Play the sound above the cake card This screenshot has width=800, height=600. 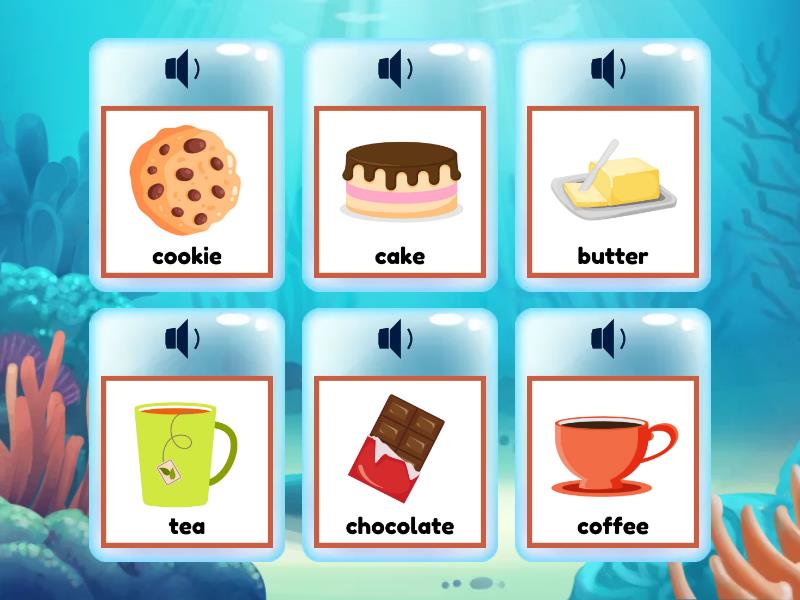pos(395,69)
